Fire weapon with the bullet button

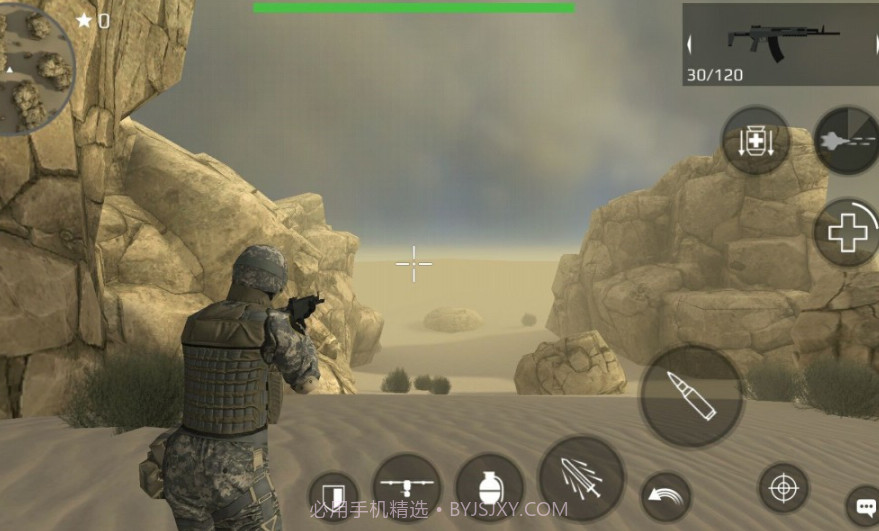pos(691,397)
